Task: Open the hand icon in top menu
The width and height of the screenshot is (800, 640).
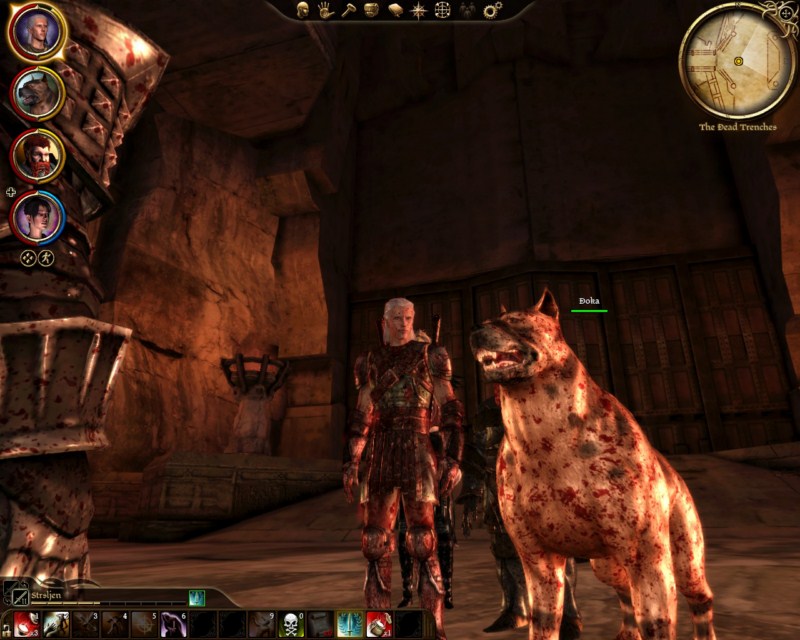Action: click(x=325, y=10)
